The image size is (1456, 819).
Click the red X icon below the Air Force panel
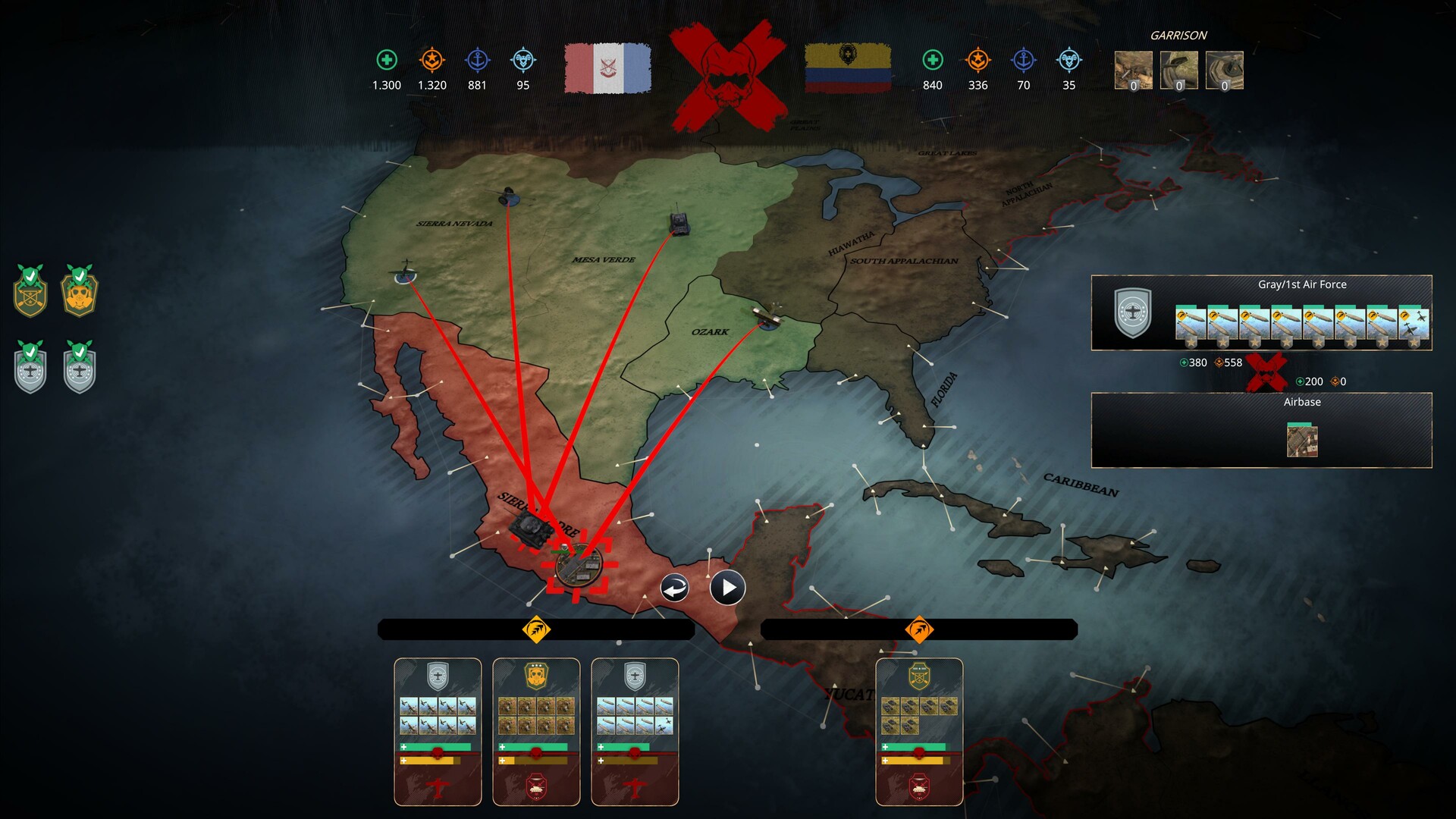click(1268, 372)
